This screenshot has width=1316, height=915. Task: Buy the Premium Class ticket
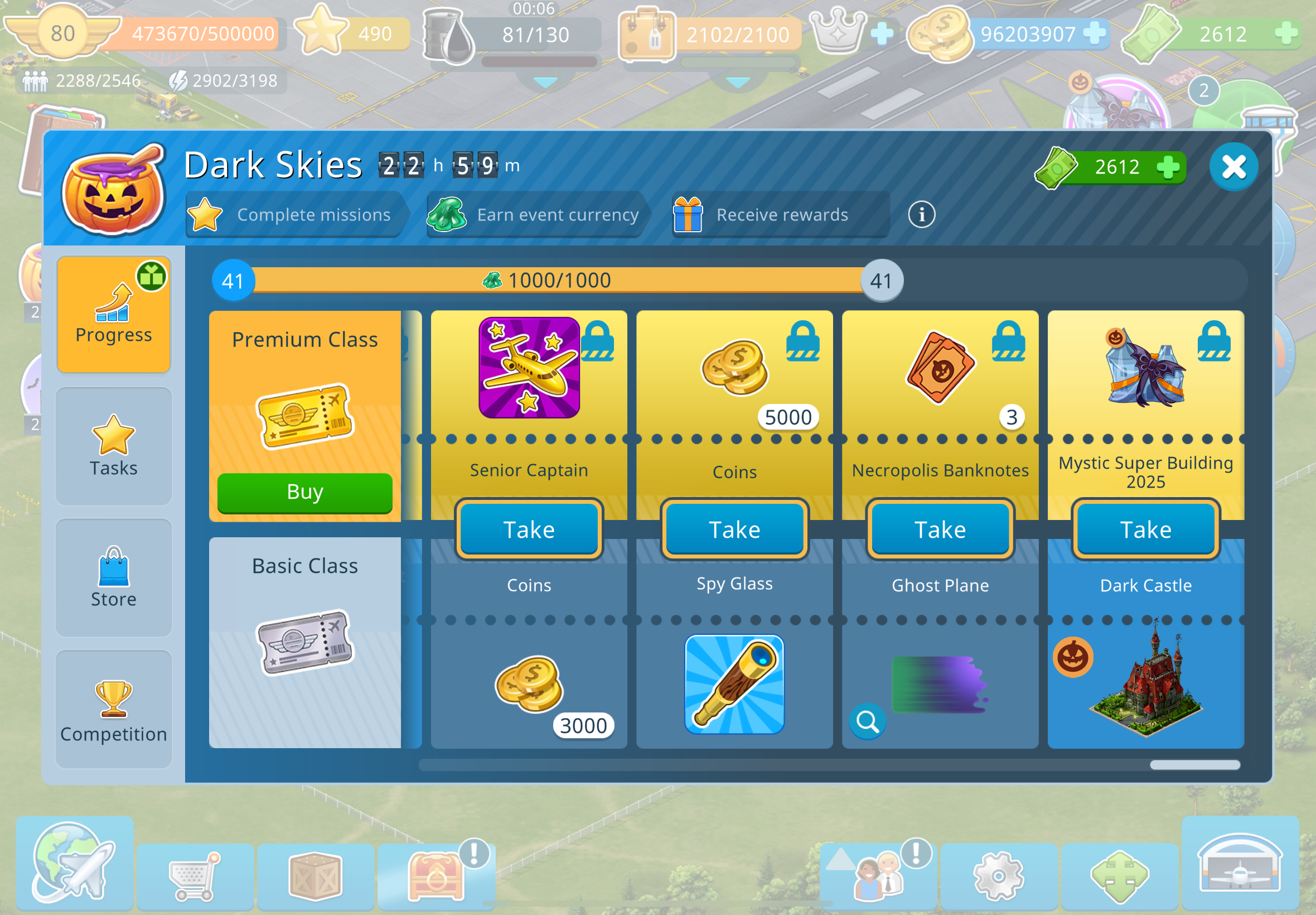point(305,492)
